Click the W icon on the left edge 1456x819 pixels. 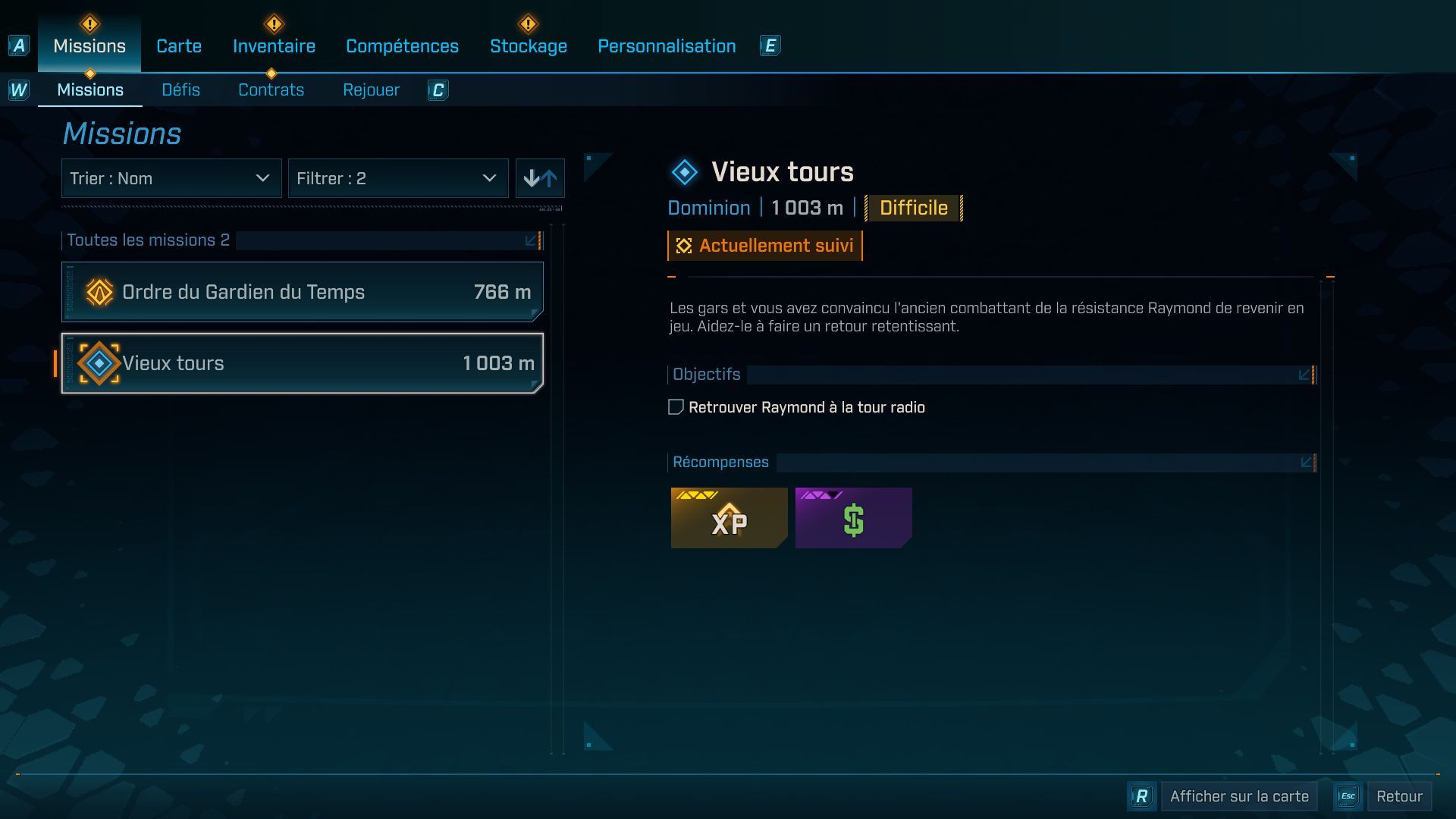[x=17, y=89]
